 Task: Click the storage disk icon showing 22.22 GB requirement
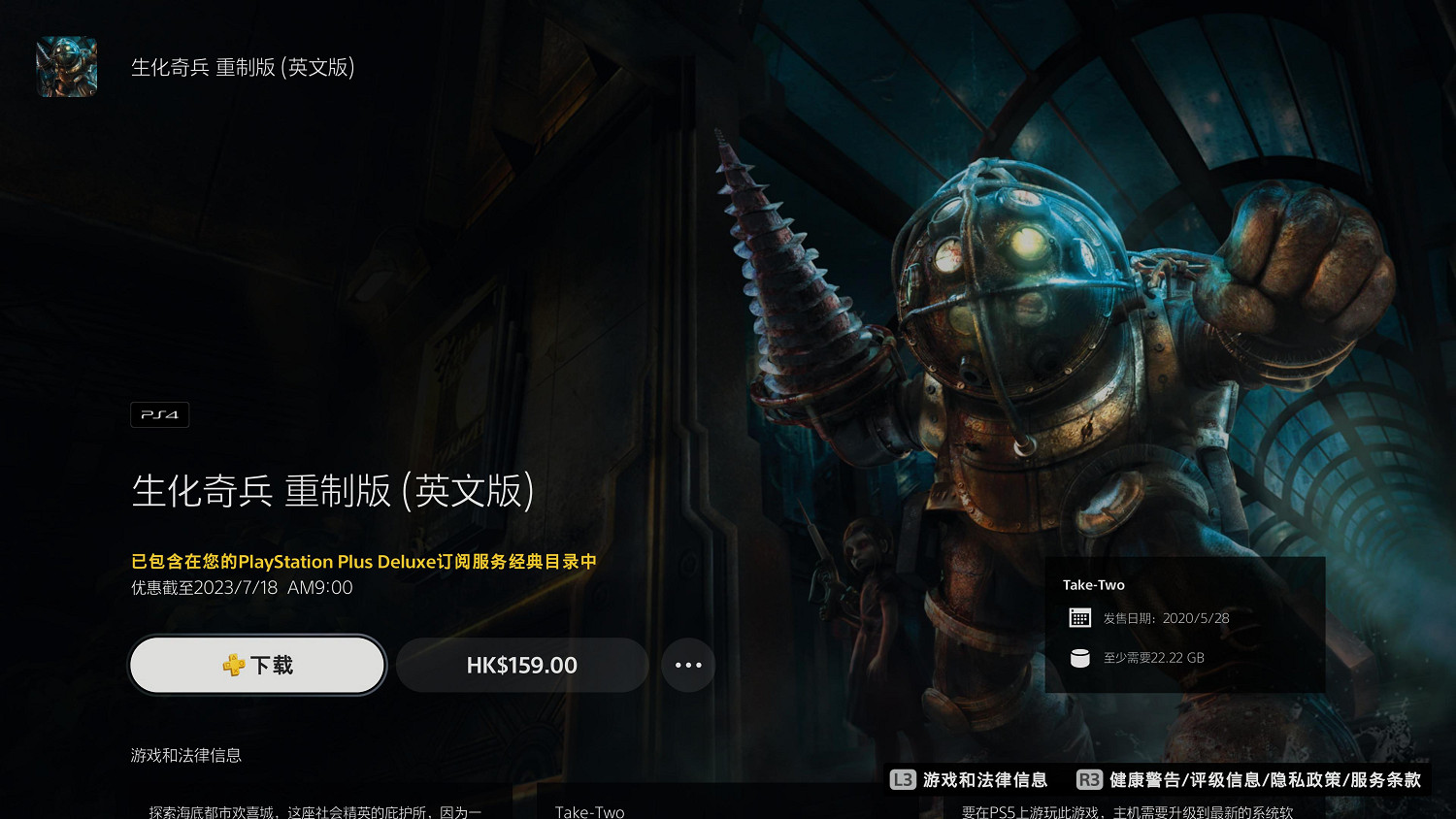[1079, 657]
